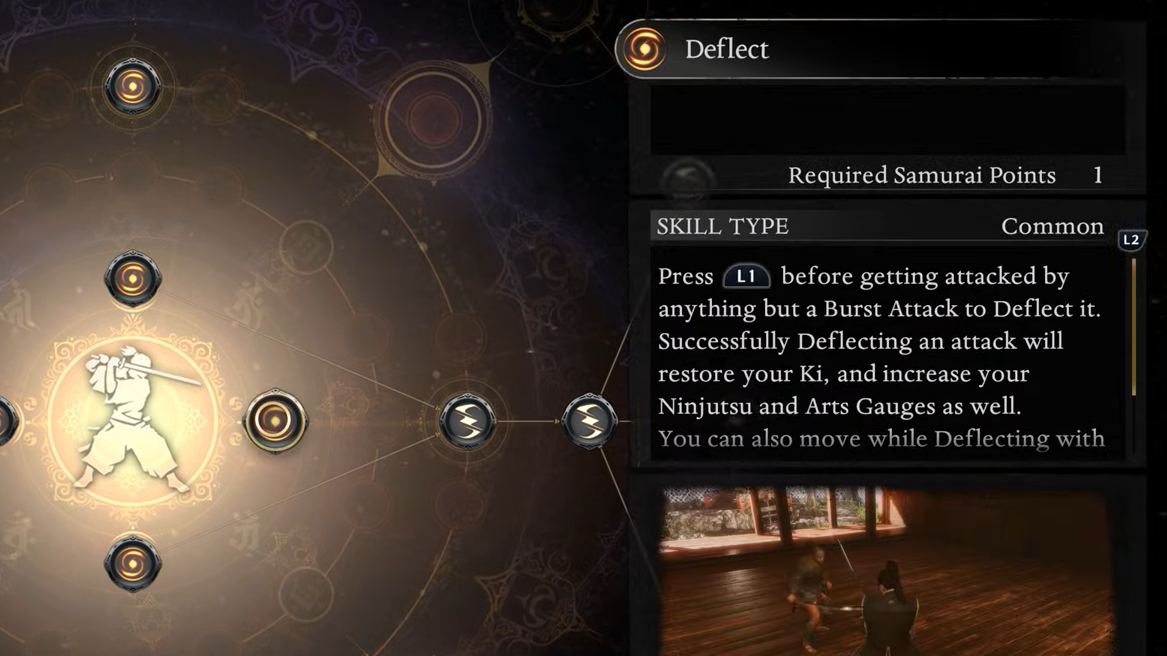1167x656 pixels.
Task: Click the spiral icon beside the Deflect title
Action: coord(644,49)
